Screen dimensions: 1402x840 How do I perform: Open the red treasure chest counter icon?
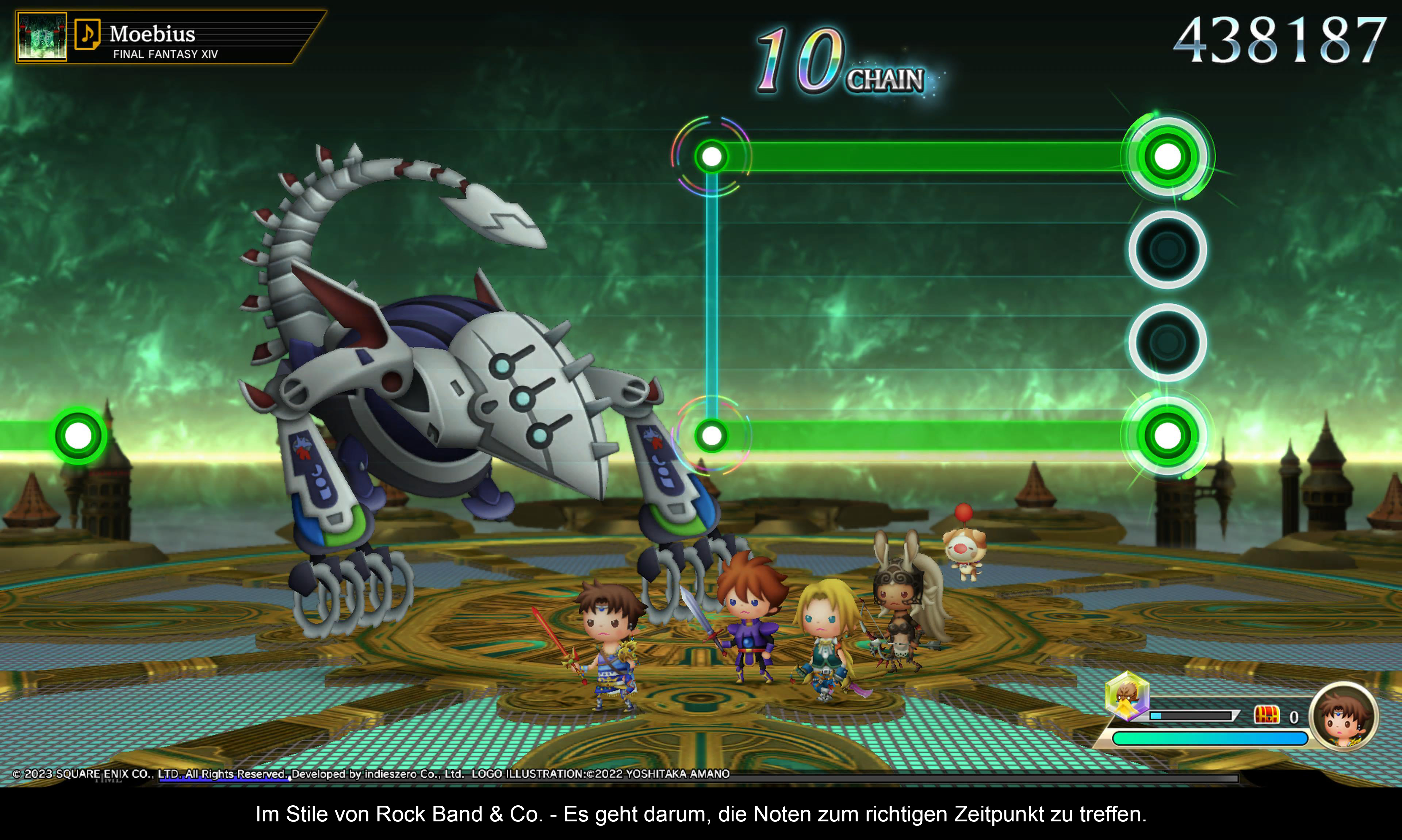pyautogui.click(x=1266, y=715)
